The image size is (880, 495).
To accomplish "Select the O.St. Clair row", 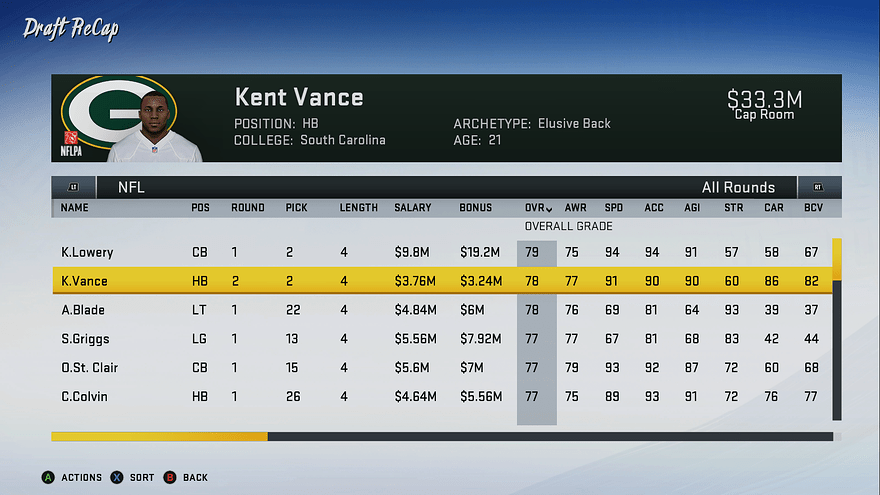I will [440, 368].
